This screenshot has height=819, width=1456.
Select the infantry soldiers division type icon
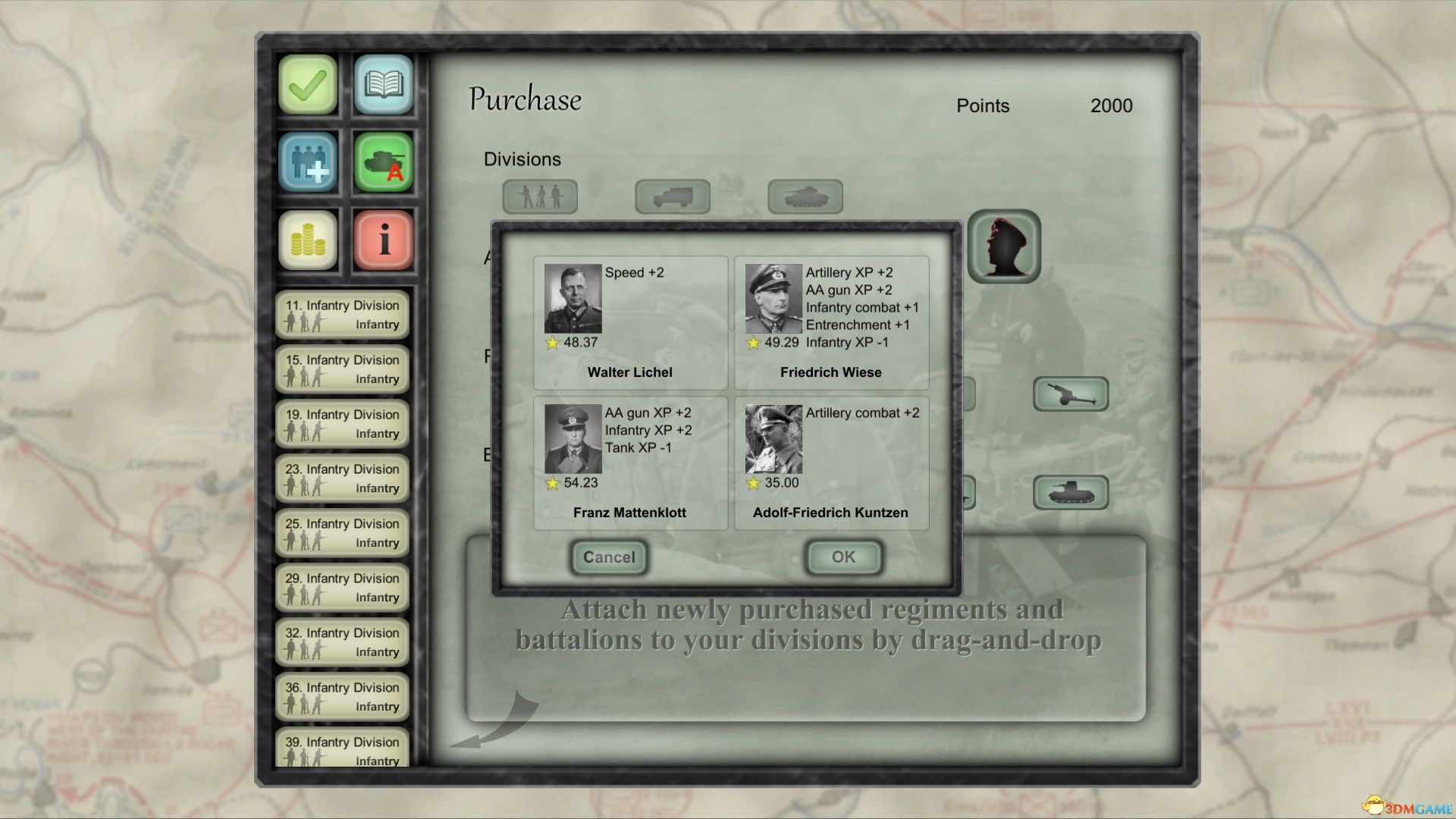(540, 196)
